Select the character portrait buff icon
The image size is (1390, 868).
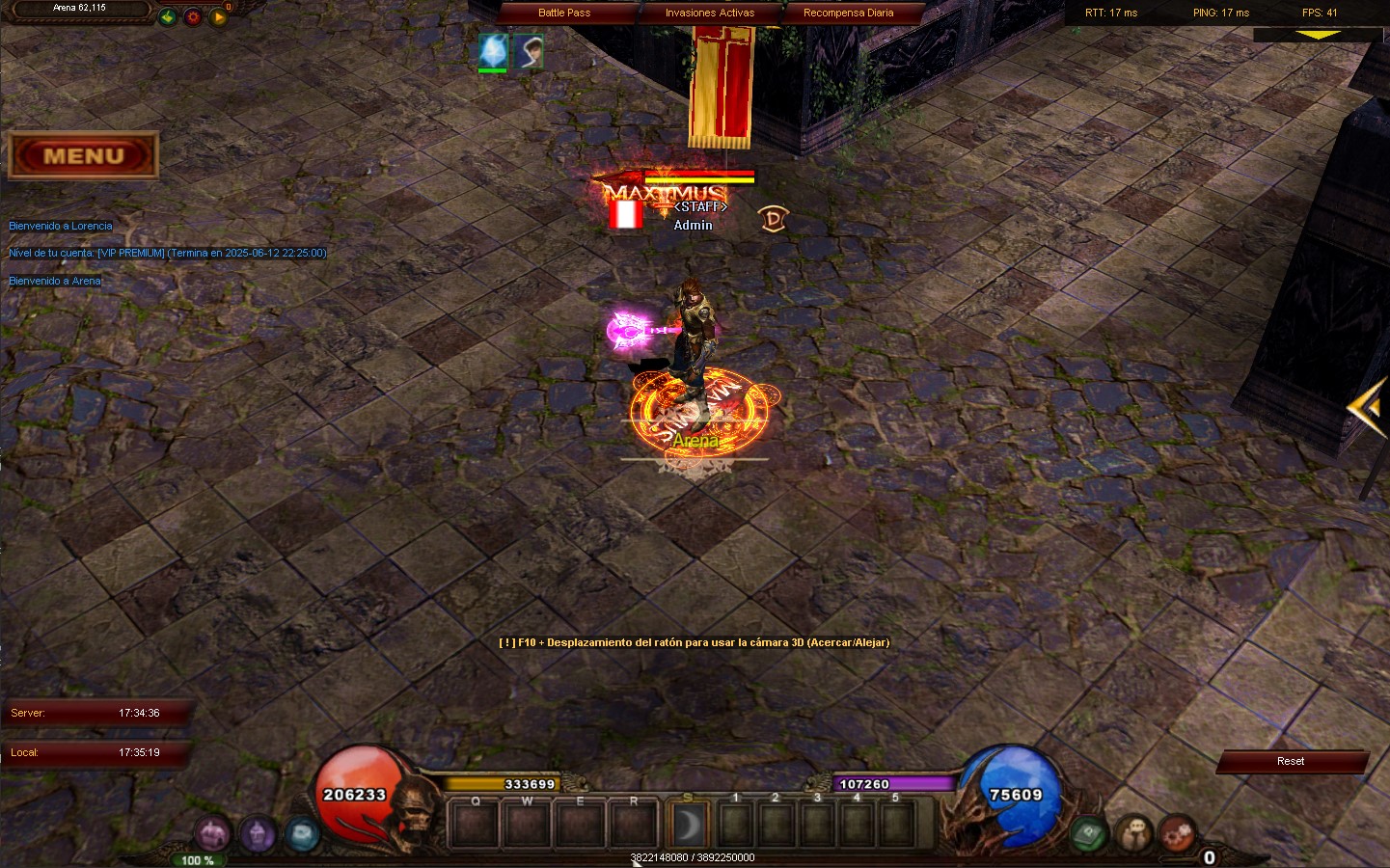tap(528, 51)
